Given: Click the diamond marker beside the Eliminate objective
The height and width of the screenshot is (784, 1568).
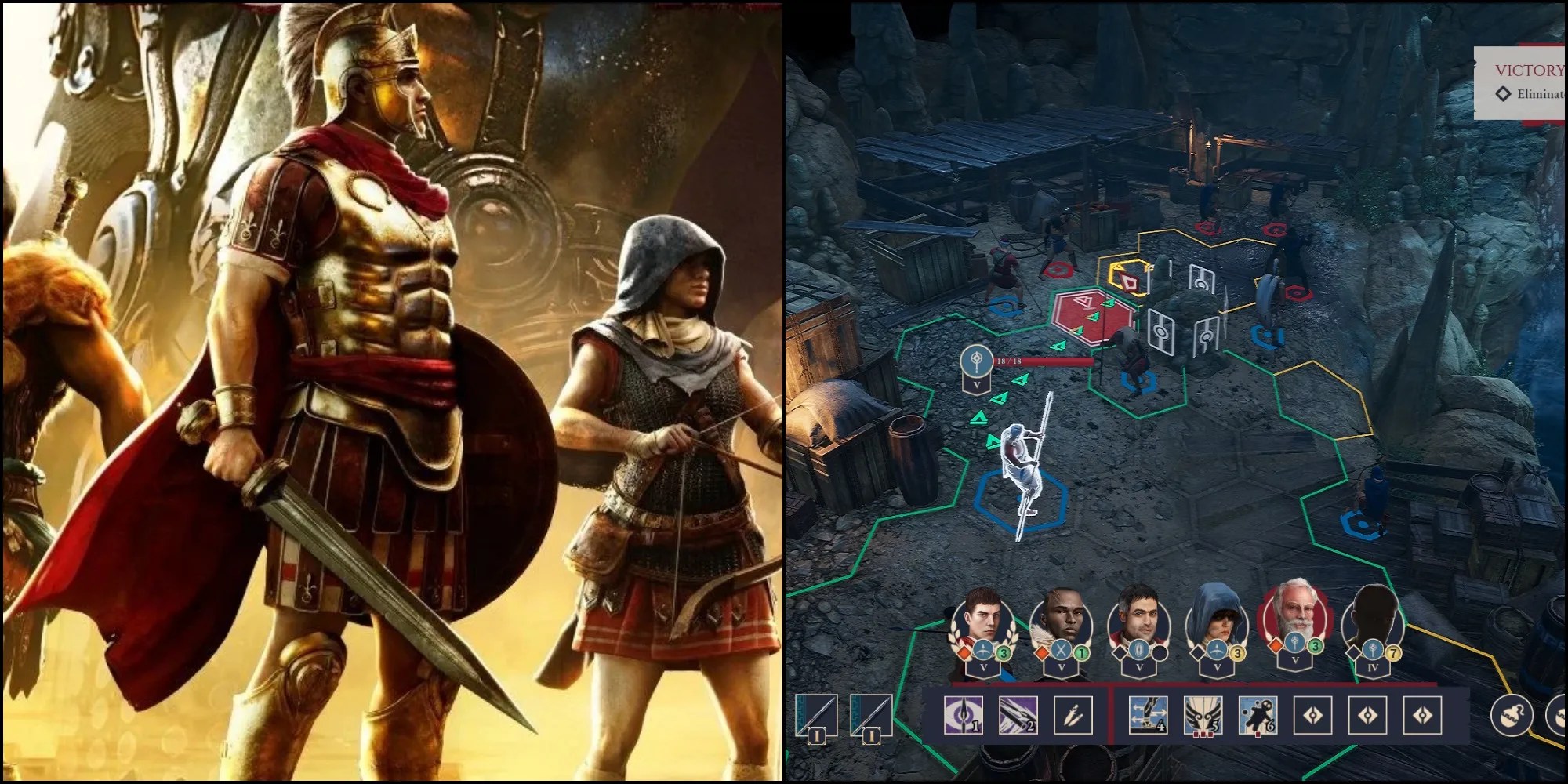Looking at the screenshot, I should [1503, 93].
